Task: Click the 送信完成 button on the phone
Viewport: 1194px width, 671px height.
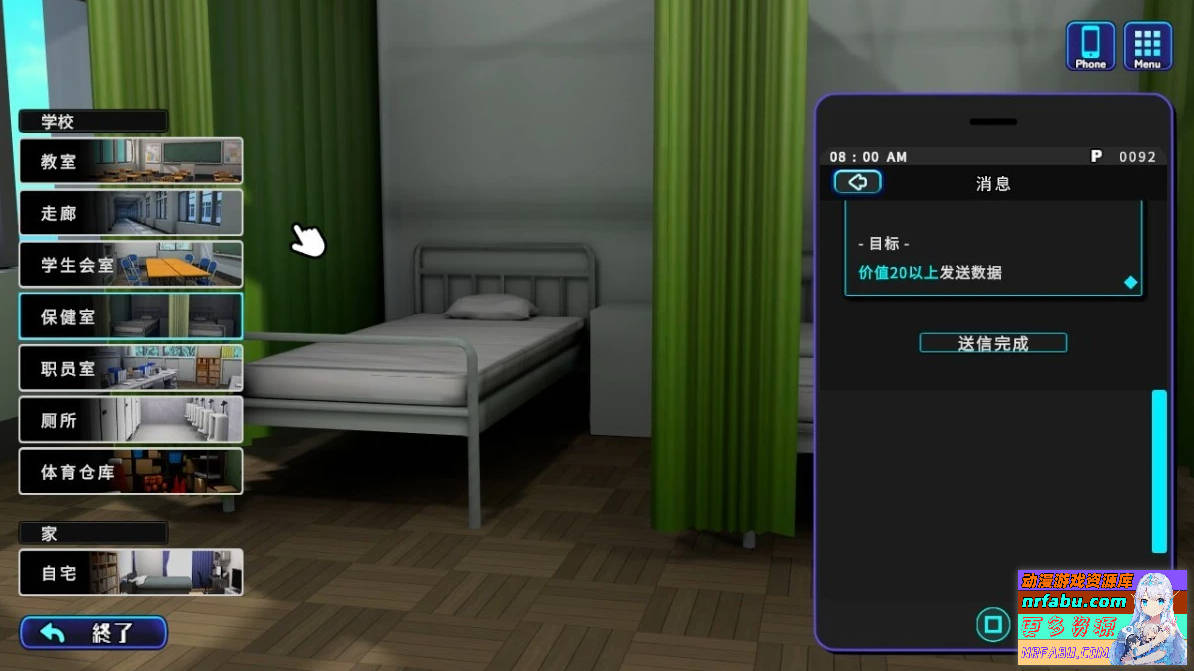Action: [x=993, y=343]
